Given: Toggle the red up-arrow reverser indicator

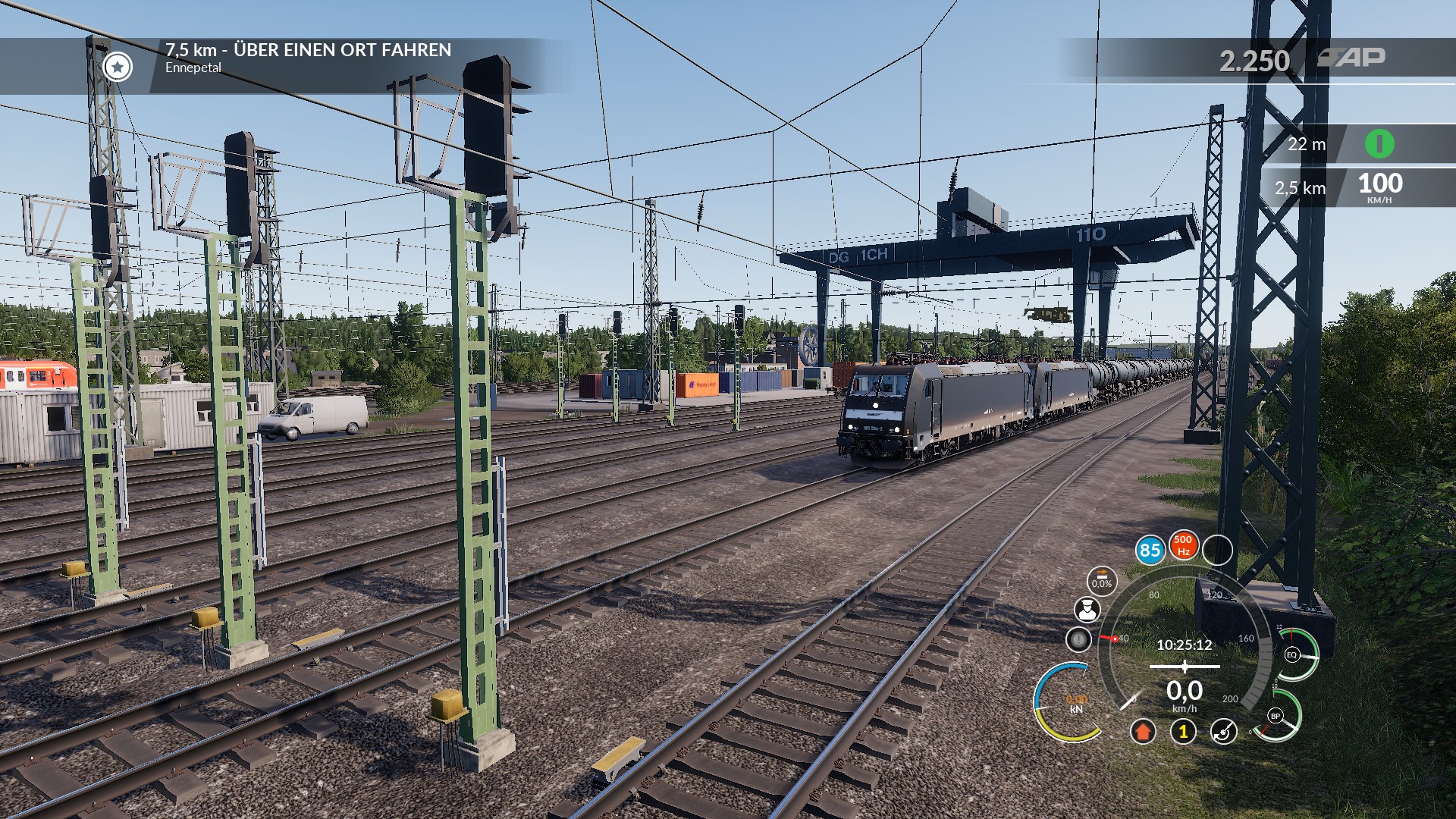Looking at the screenshot, I should (1143, 731).
